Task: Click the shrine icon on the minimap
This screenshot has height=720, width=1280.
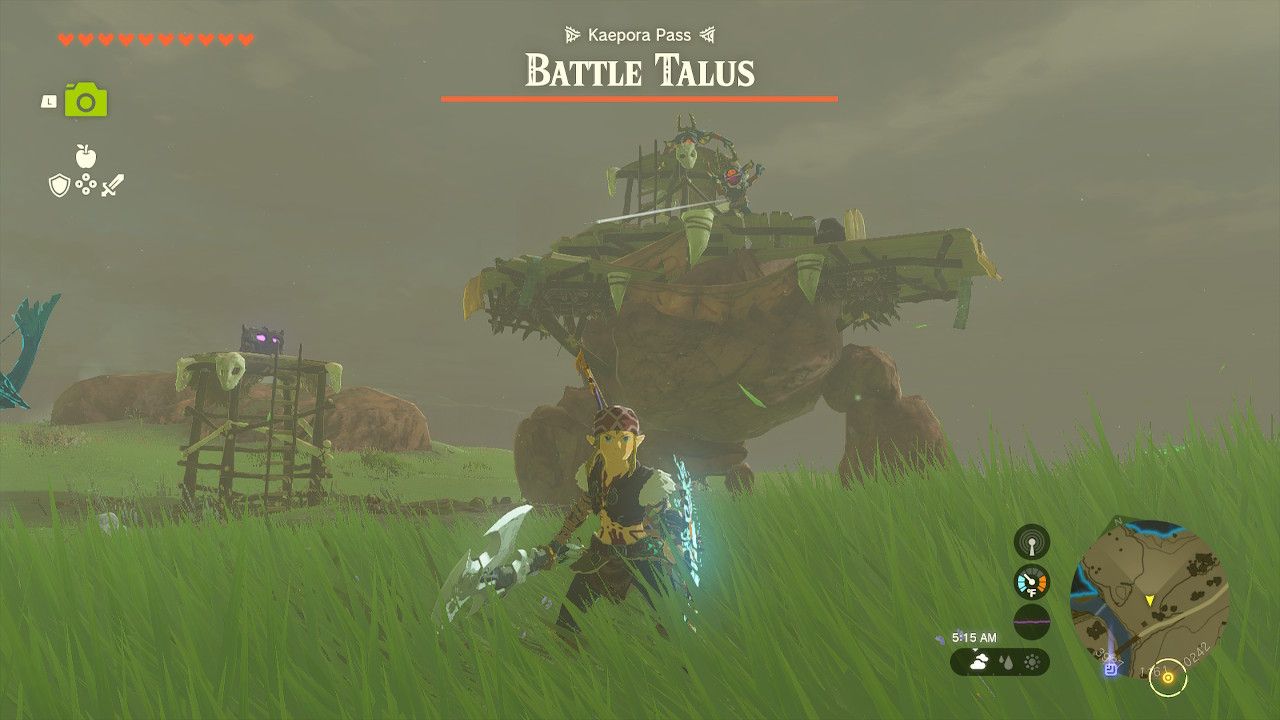Action: [x=1111, y=668]
